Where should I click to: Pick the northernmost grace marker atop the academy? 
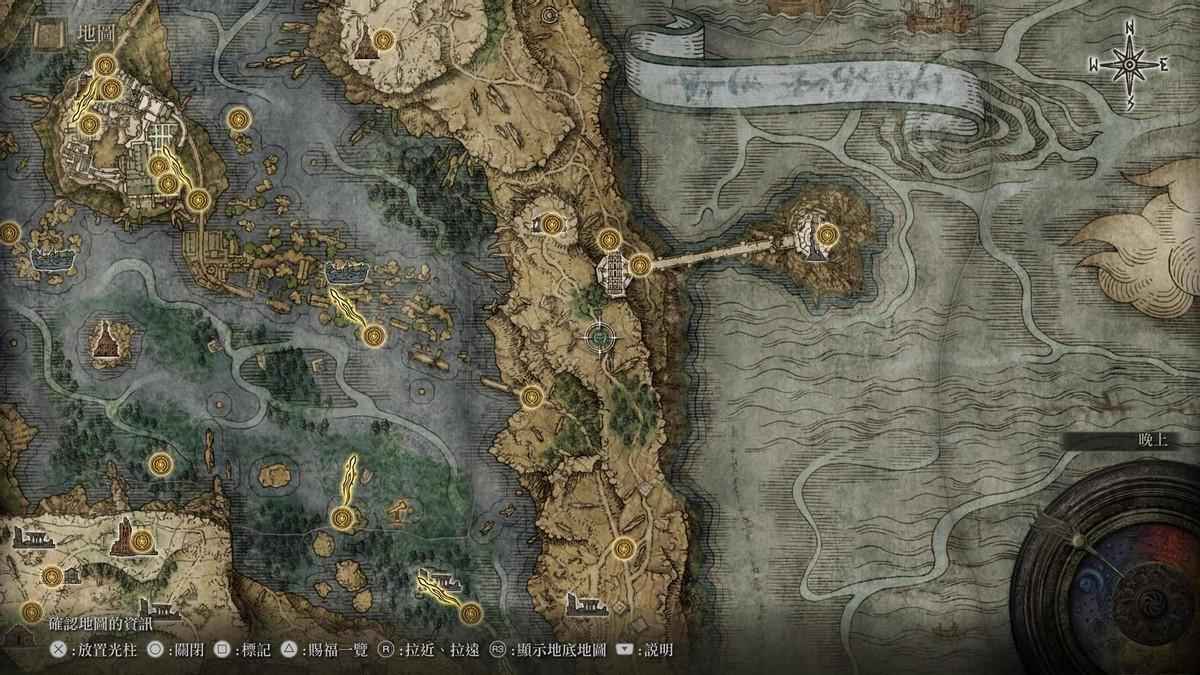pyautogui.click(x=105, y=67)
